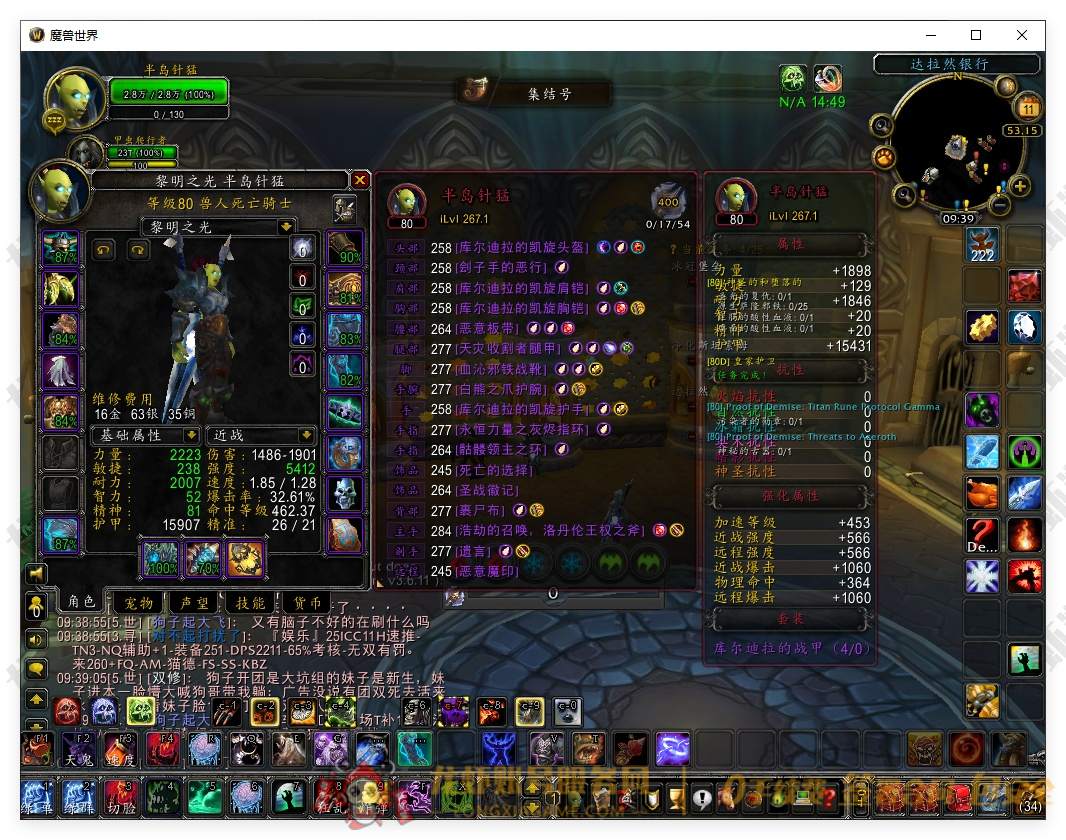Open the calendar button showing 11

[1027, 106]
